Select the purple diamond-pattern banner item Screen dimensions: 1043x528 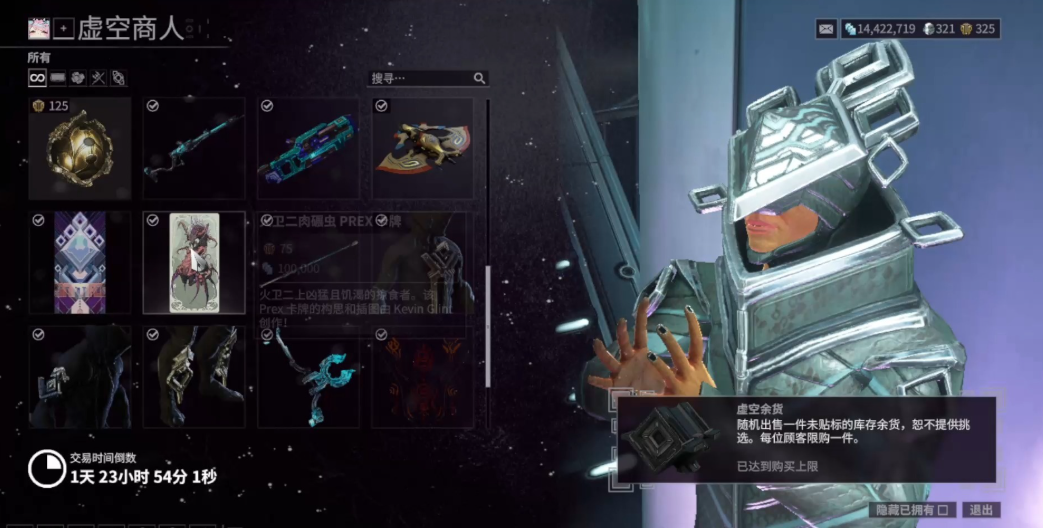[x=80, y=263]
